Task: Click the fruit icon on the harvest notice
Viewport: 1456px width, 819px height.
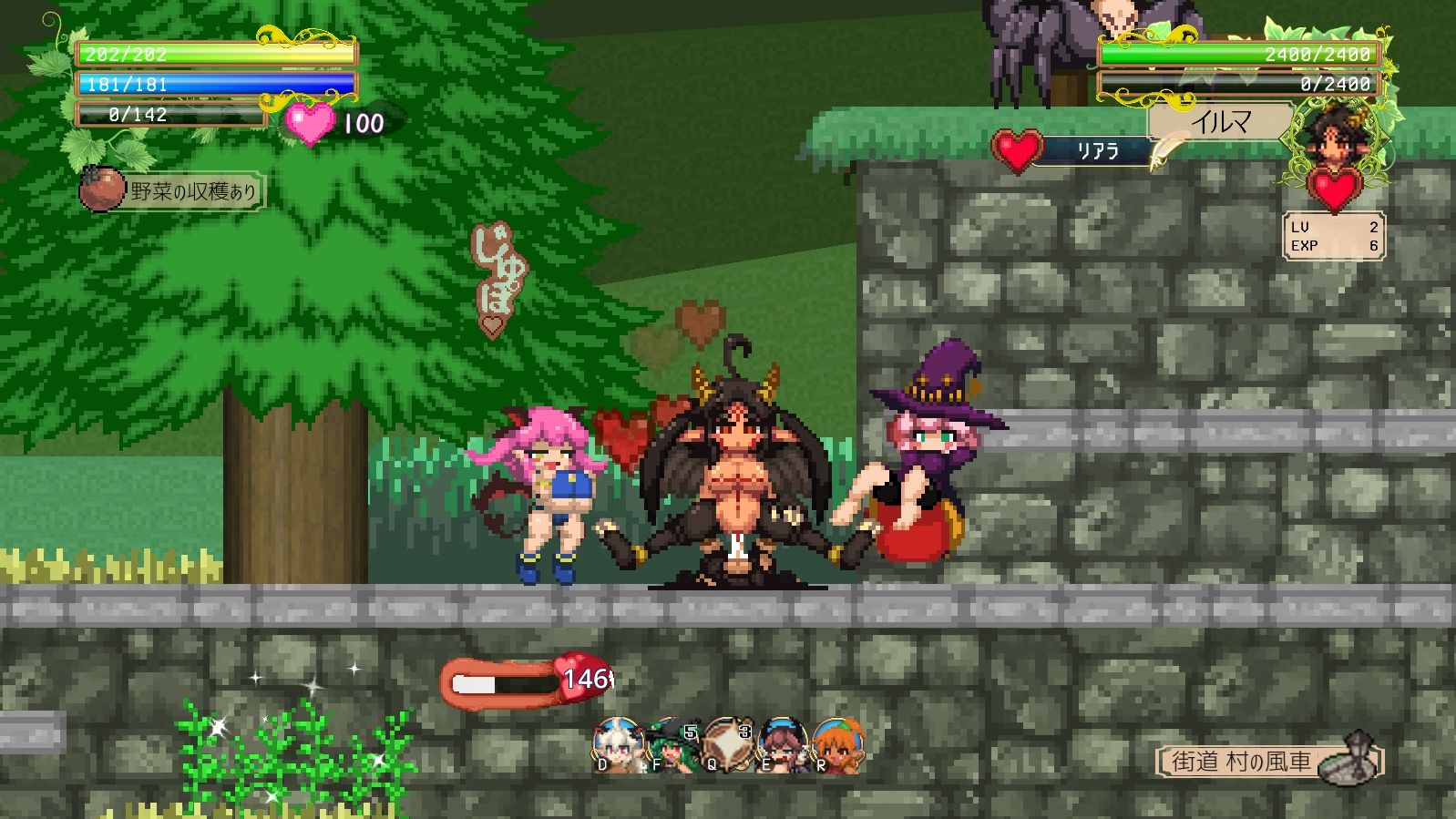Action: pos(103,189)
